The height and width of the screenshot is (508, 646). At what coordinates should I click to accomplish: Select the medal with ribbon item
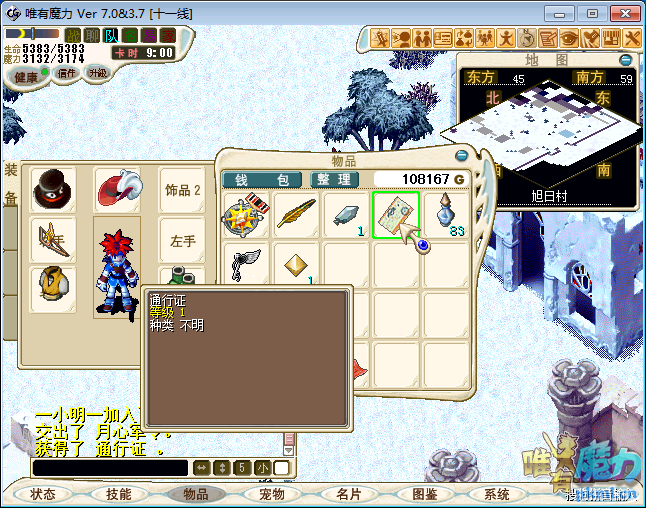(246, 216)
